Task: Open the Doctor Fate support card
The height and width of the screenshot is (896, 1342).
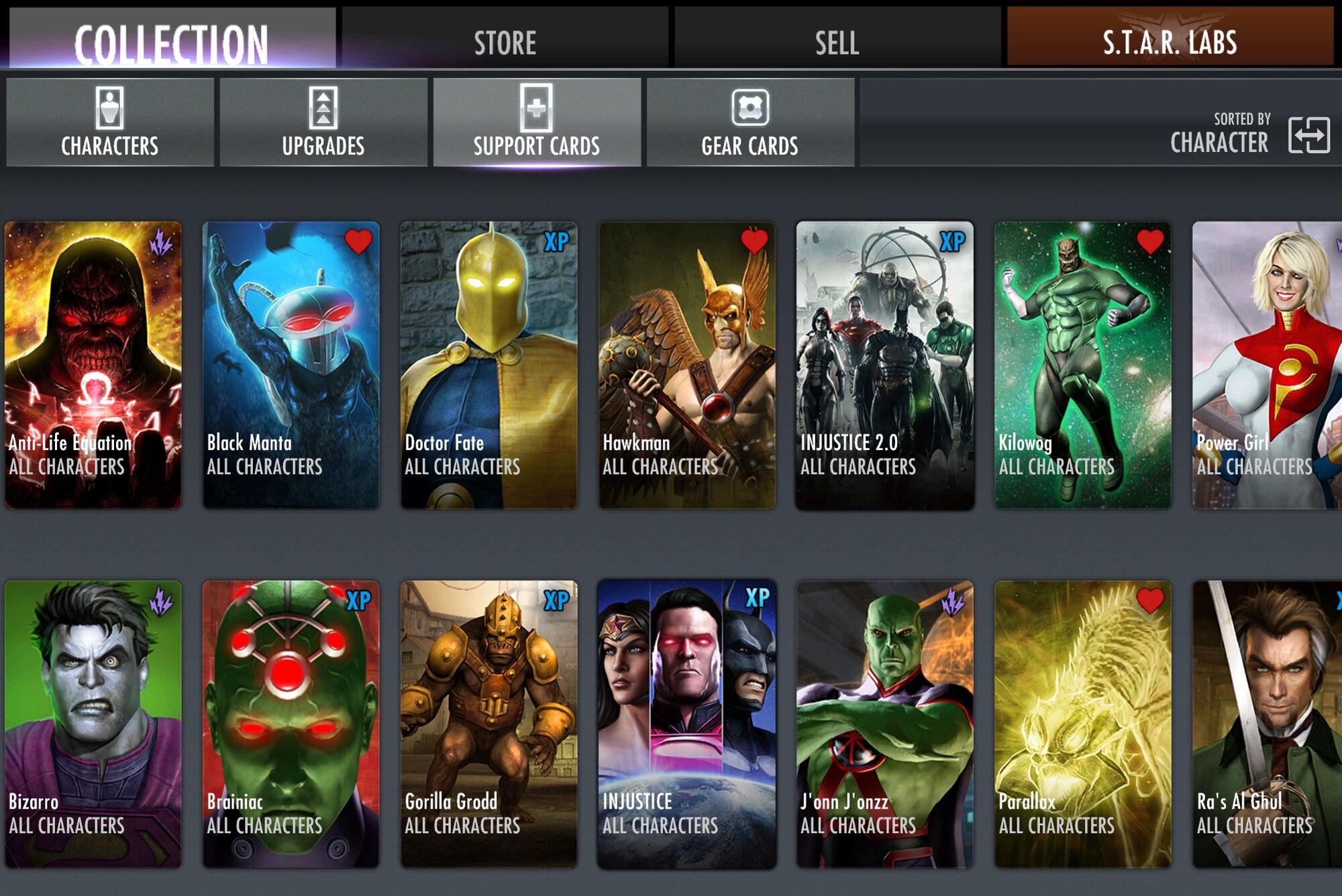Action: (489, 366)
